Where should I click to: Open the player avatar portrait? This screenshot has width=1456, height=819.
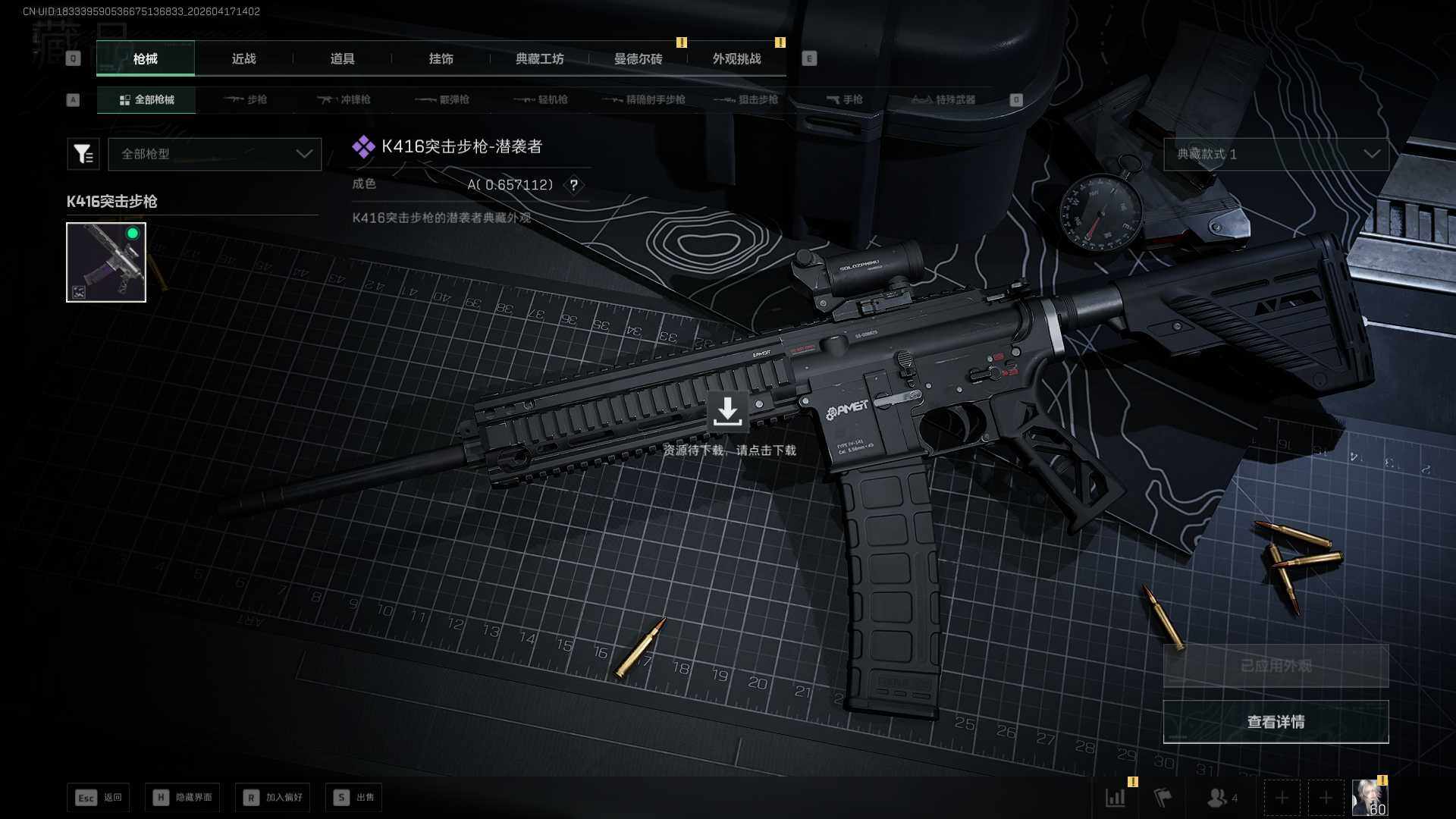1370,797
